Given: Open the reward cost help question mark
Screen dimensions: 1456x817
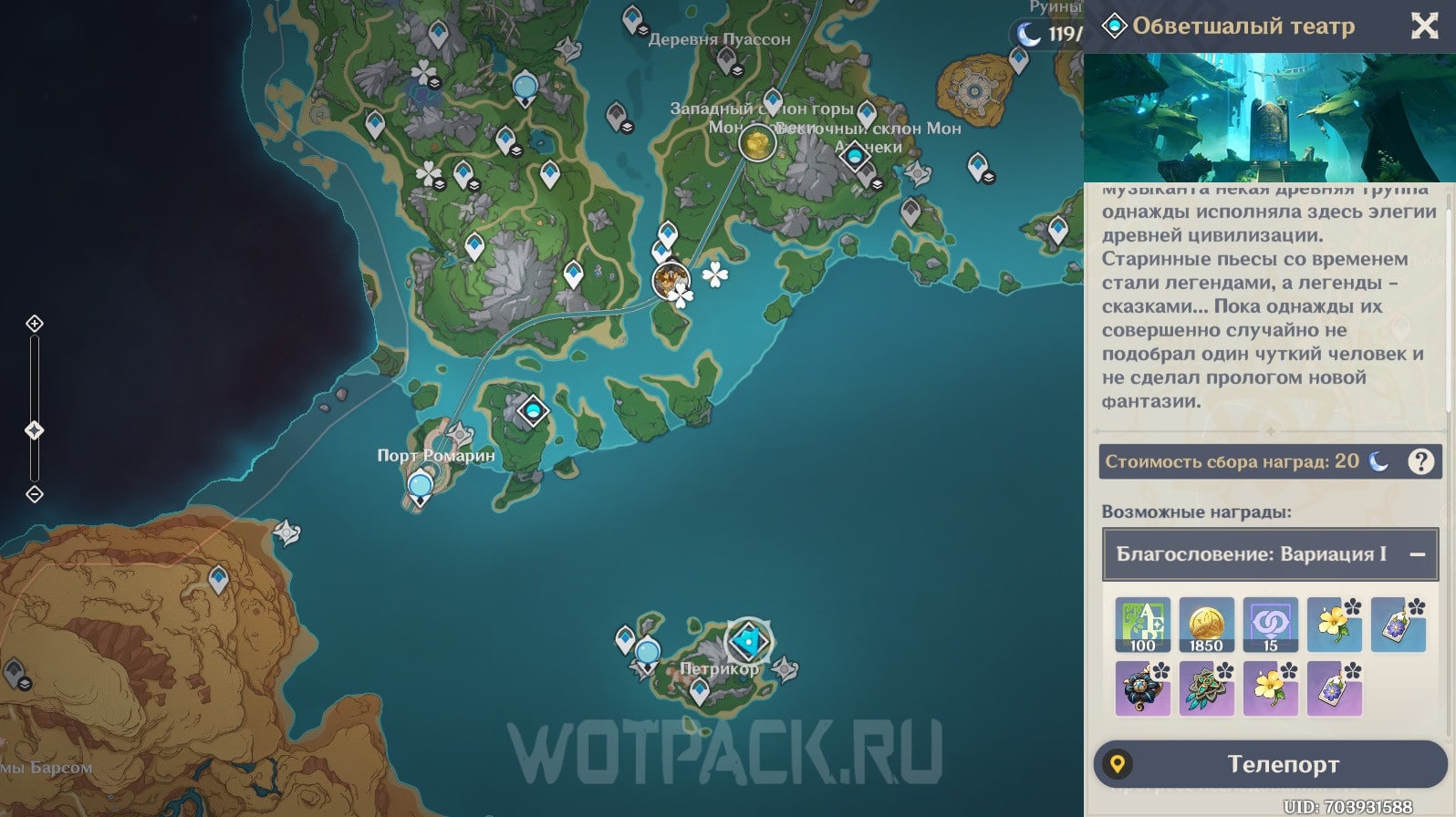Looking at the screenshot, I should 1420,461.
